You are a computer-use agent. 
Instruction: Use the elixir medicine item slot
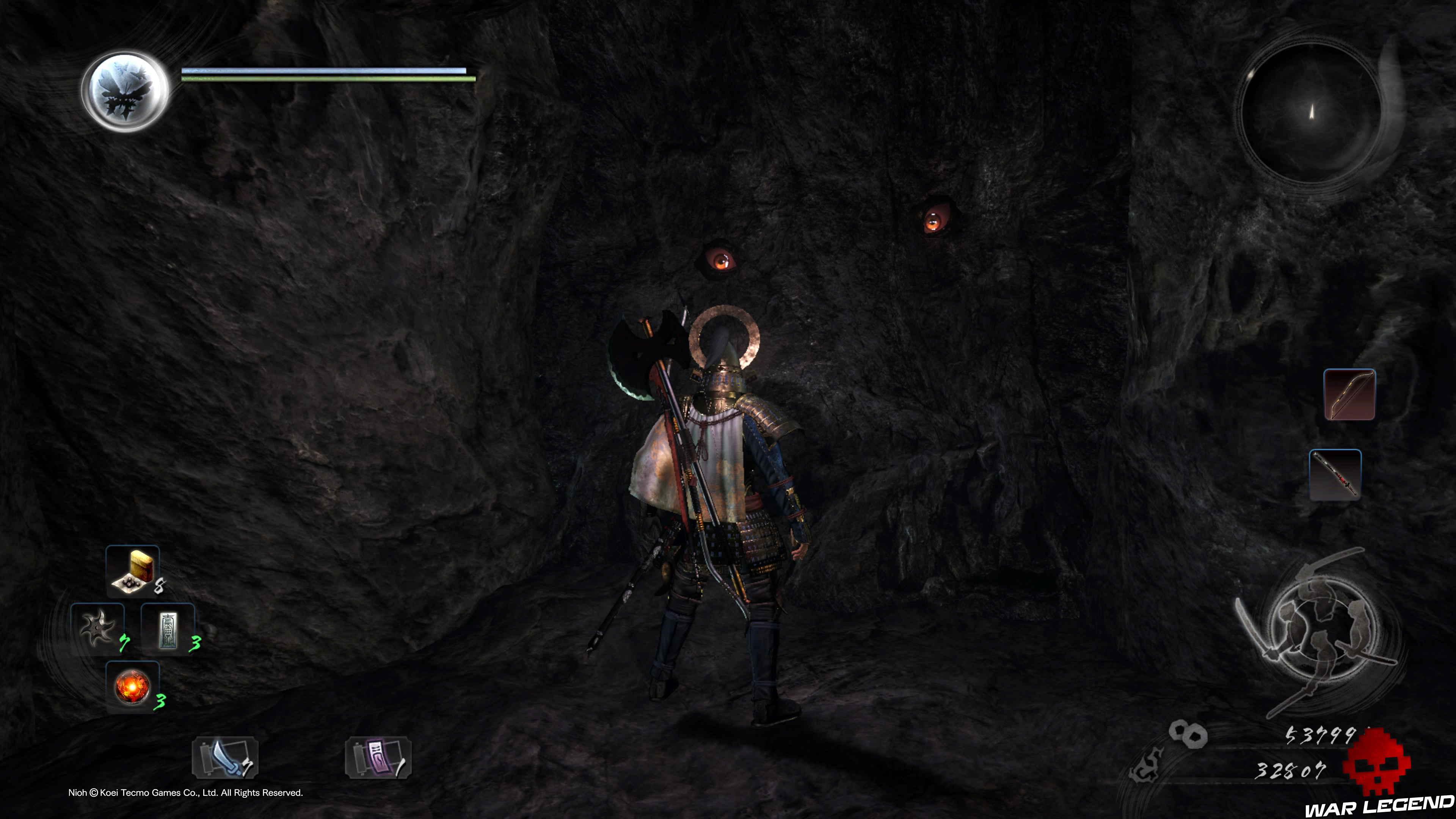pos(133,571)
